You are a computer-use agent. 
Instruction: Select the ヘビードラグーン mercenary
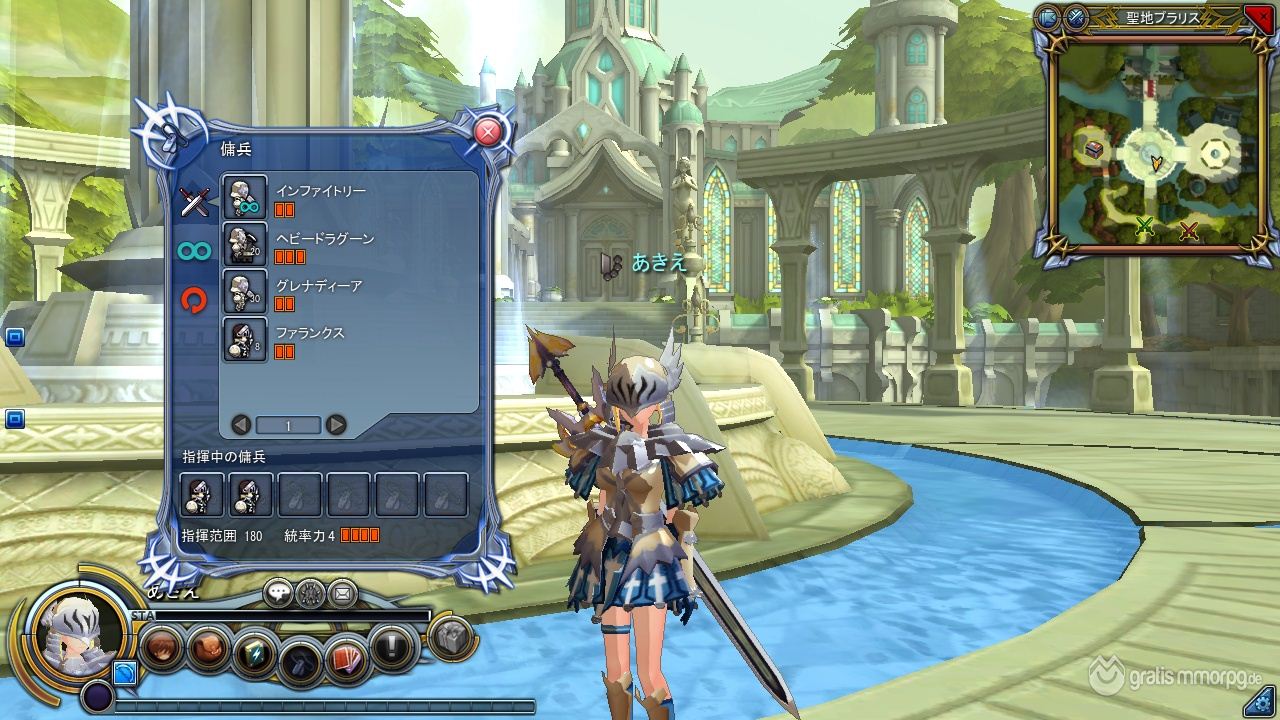point(245,245)
